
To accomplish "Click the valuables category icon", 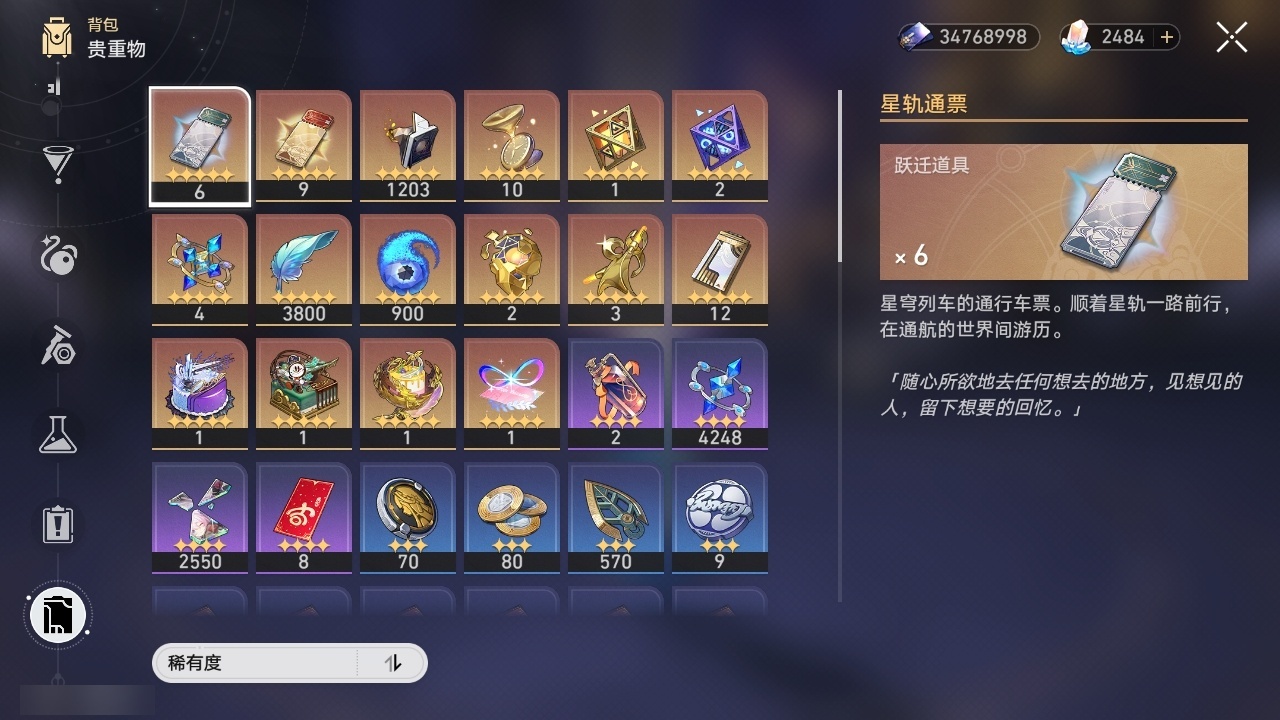I will coord(57,615).
